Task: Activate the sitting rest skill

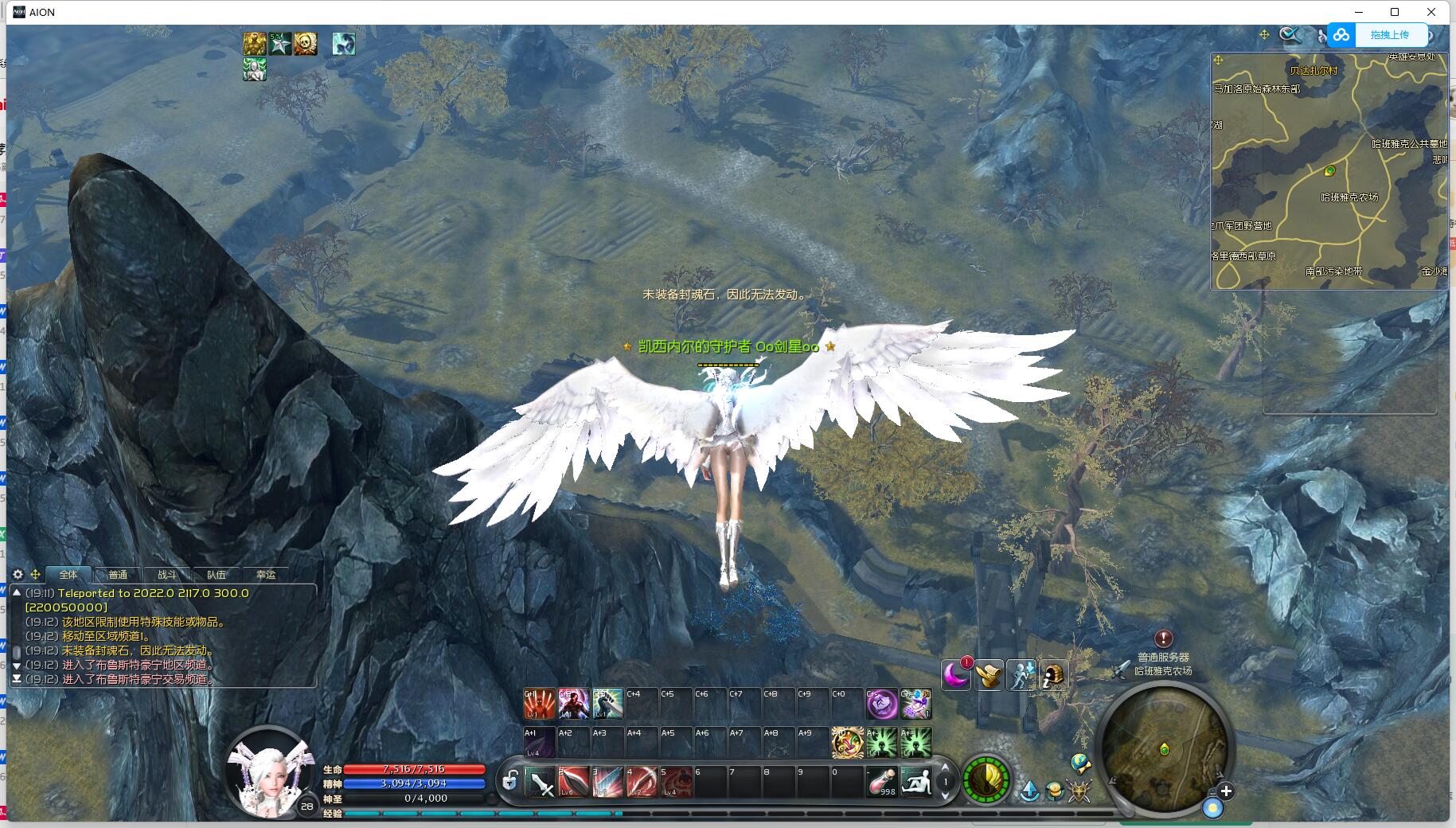Action: [915, 782]
